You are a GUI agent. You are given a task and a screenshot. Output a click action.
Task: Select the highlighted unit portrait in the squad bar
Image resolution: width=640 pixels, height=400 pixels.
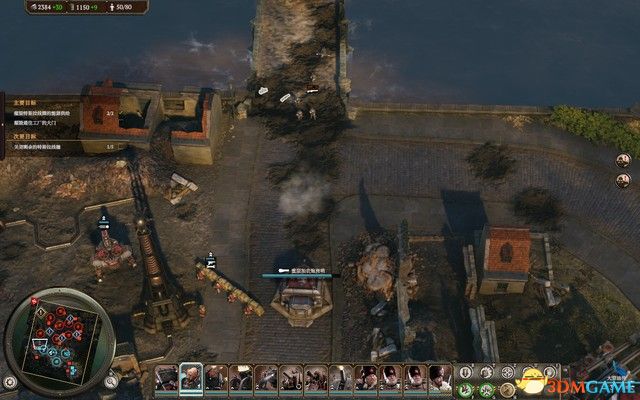coord(191,377)
